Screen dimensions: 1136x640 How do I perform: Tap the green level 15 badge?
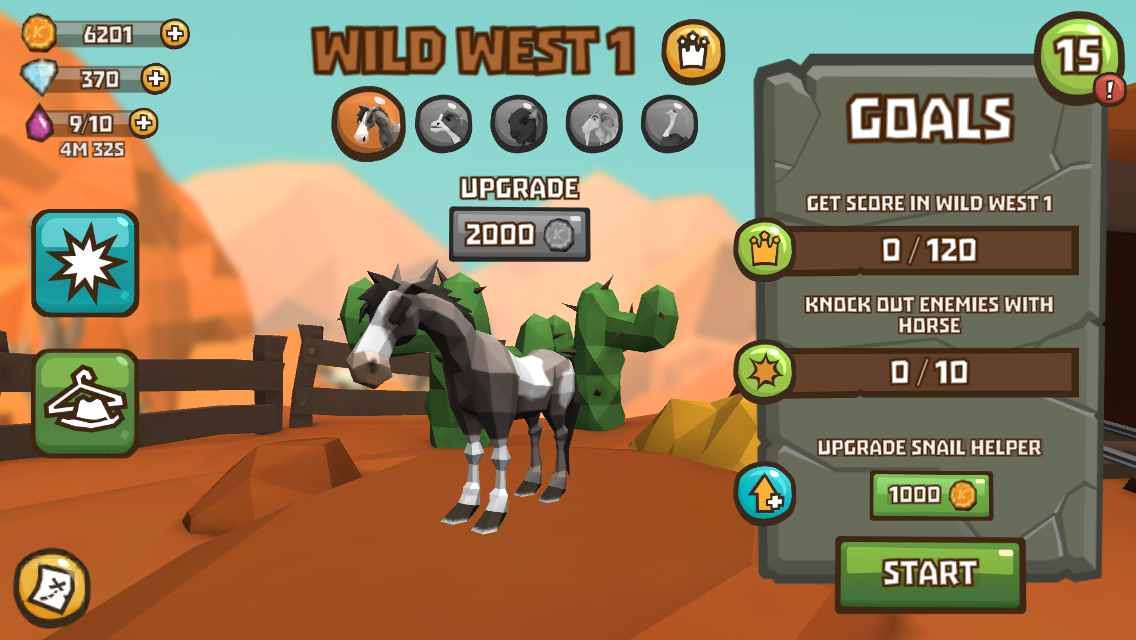coord(1080,57)
